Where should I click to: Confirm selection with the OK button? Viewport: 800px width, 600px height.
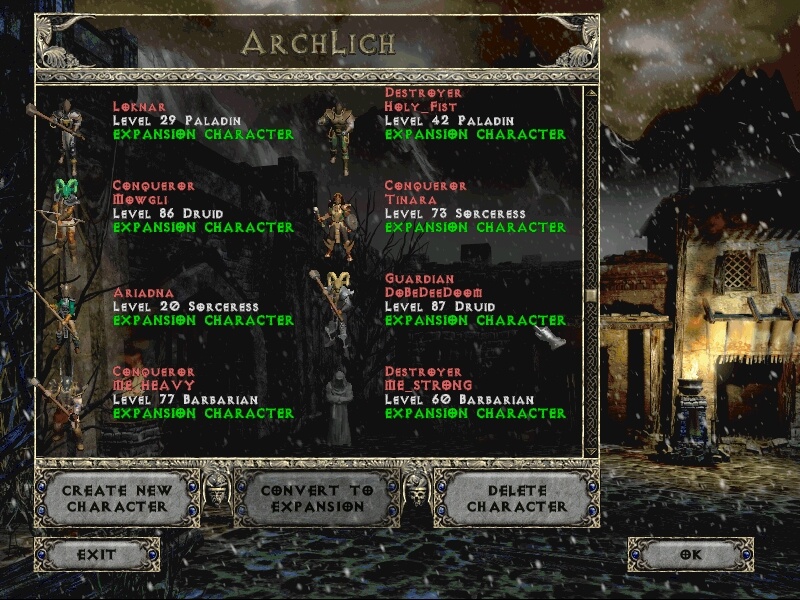point(691,554)
